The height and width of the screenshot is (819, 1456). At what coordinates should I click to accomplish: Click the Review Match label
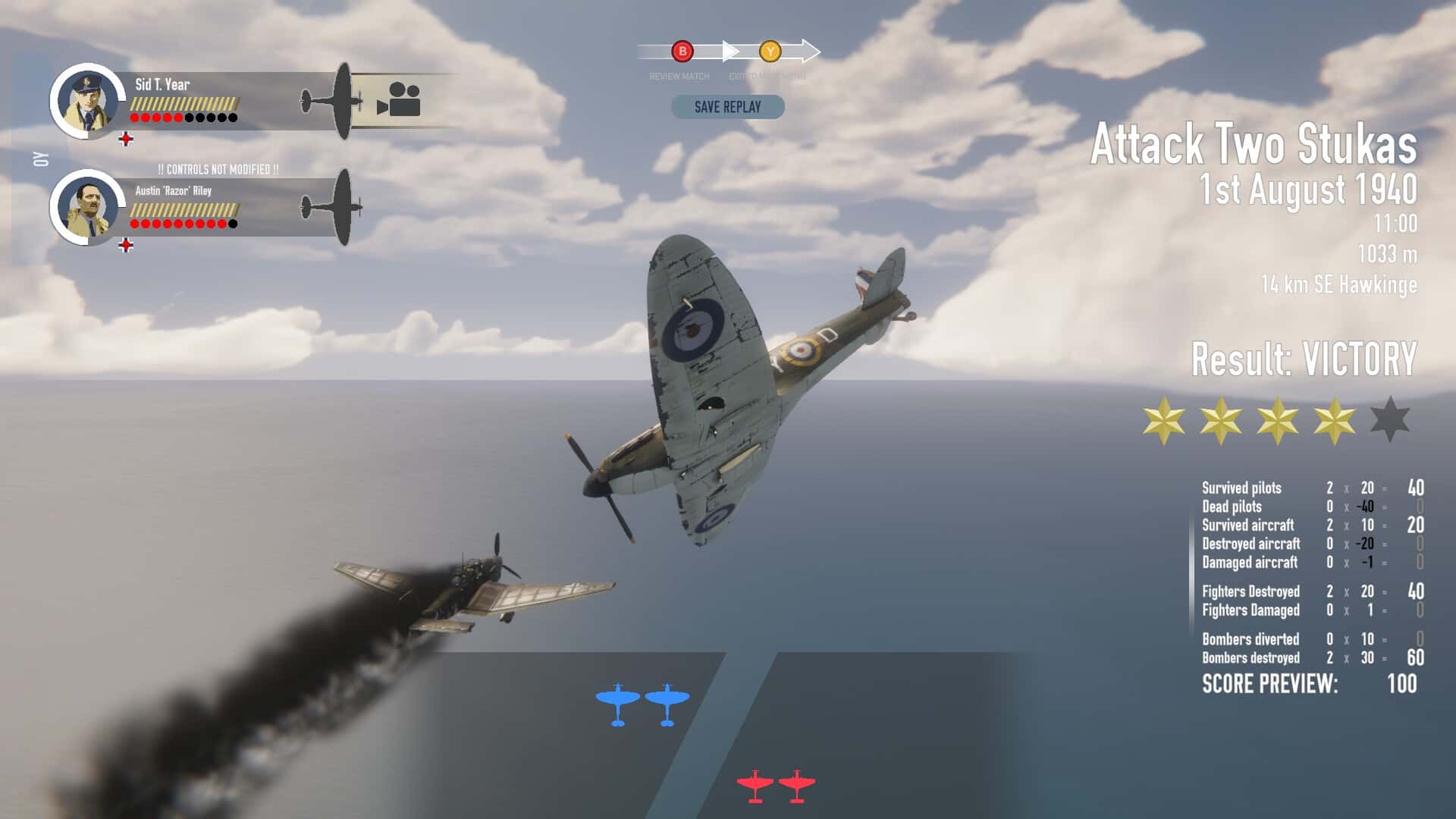[678, 76]
